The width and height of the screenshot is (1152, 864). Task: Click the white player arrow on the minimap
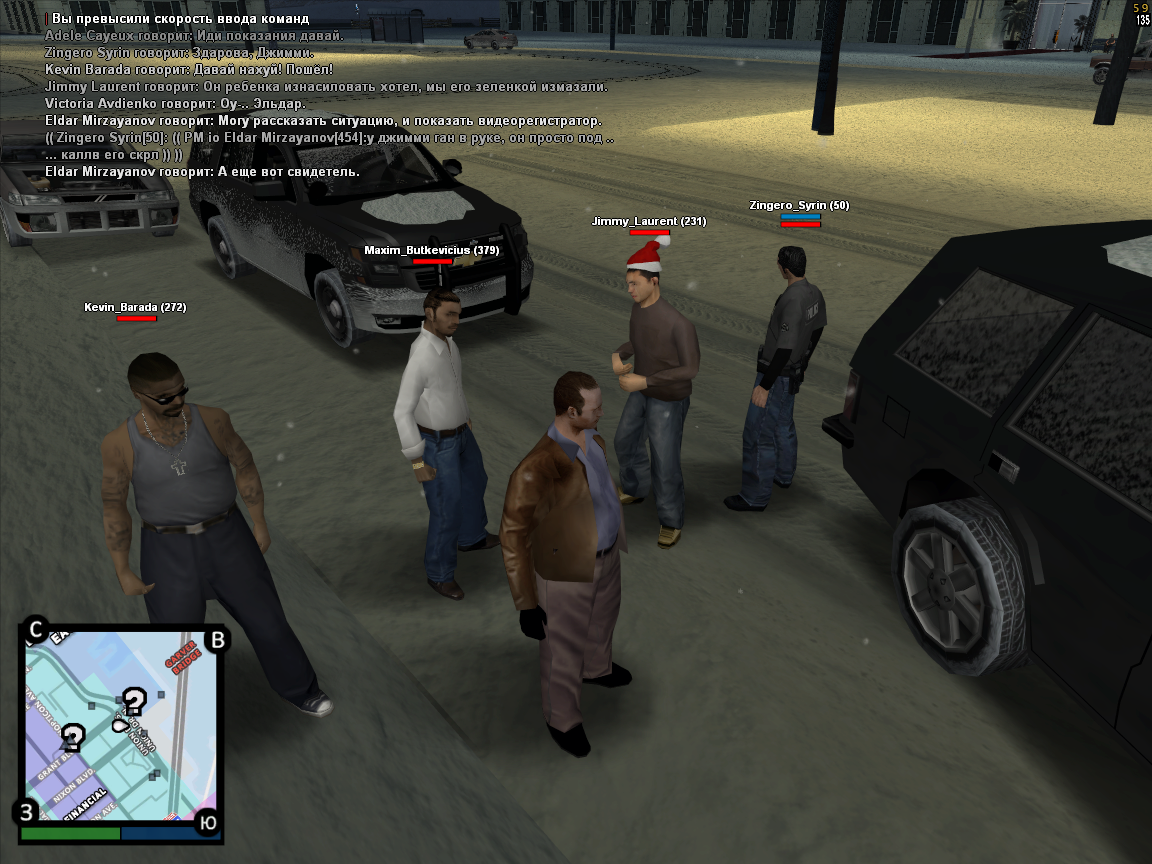coord(120,724)
